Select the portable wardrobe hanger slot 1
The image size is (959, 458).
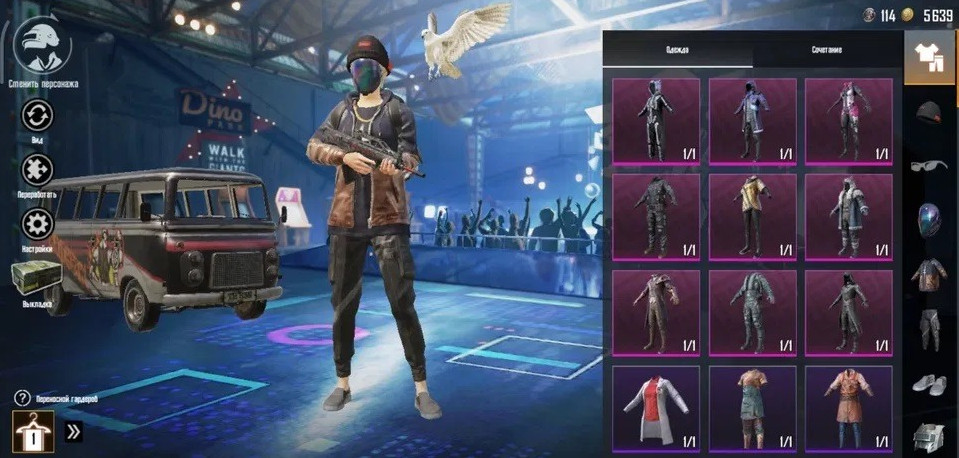pos(33,432)
